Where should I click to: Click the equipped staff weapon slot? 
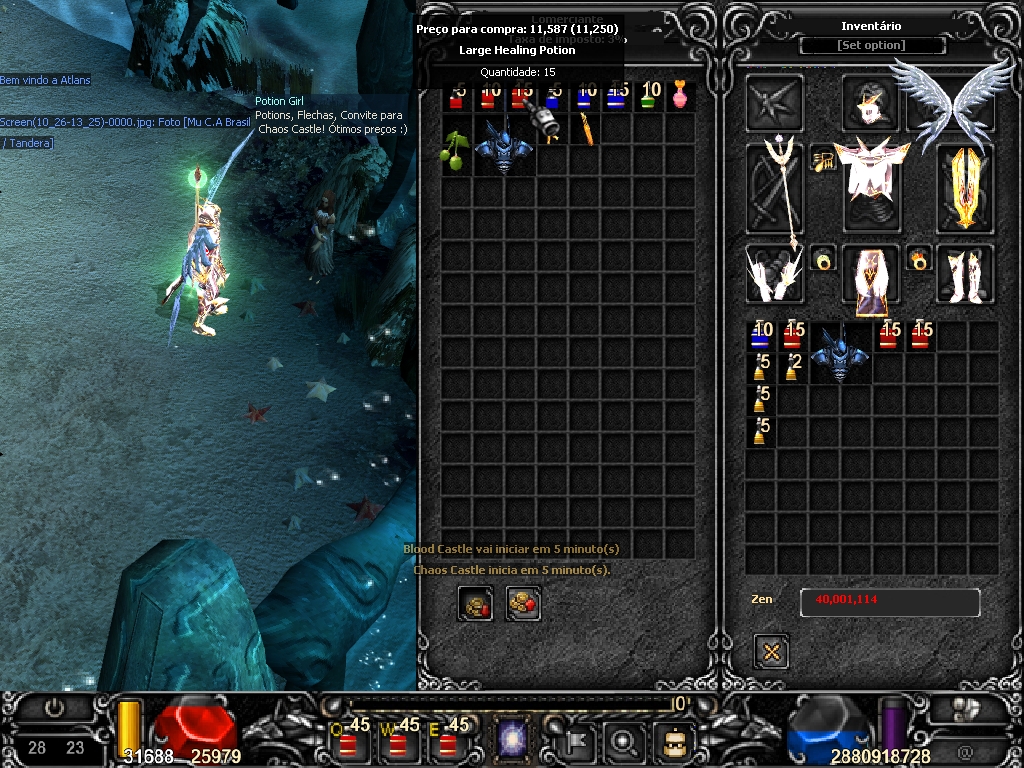coord(775,188)
